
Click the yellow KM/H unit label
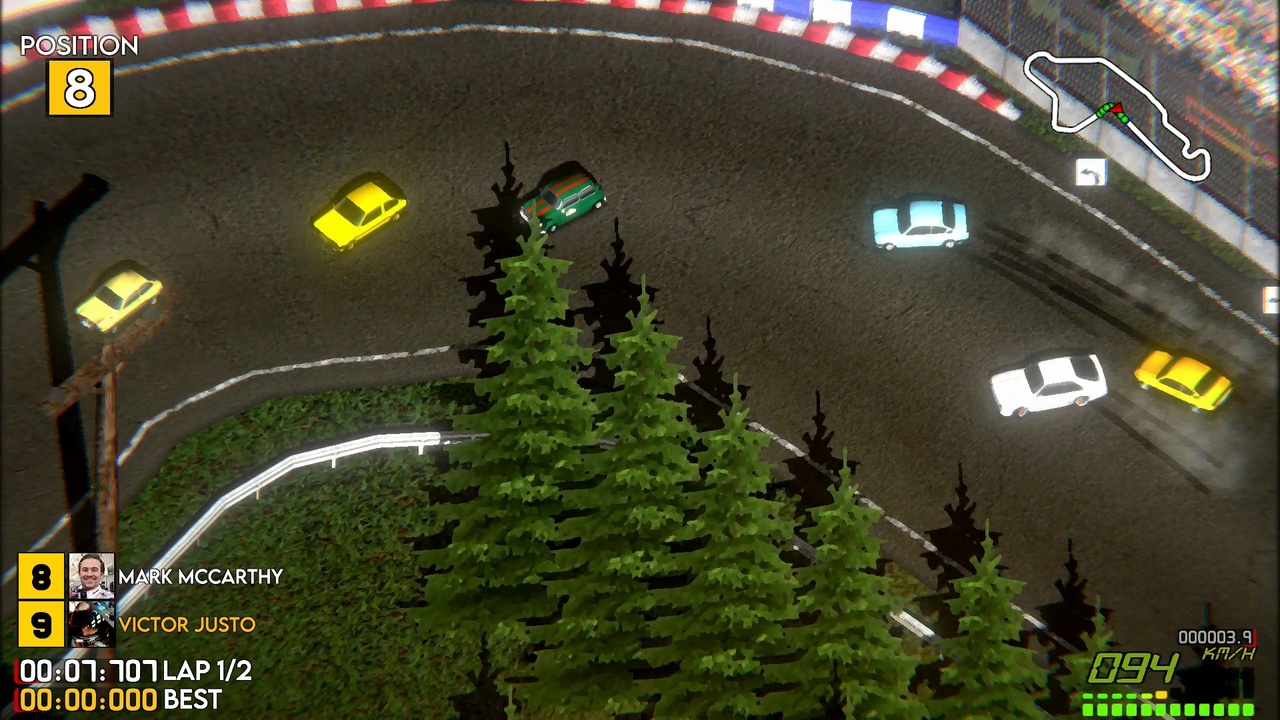(1228, 653)
